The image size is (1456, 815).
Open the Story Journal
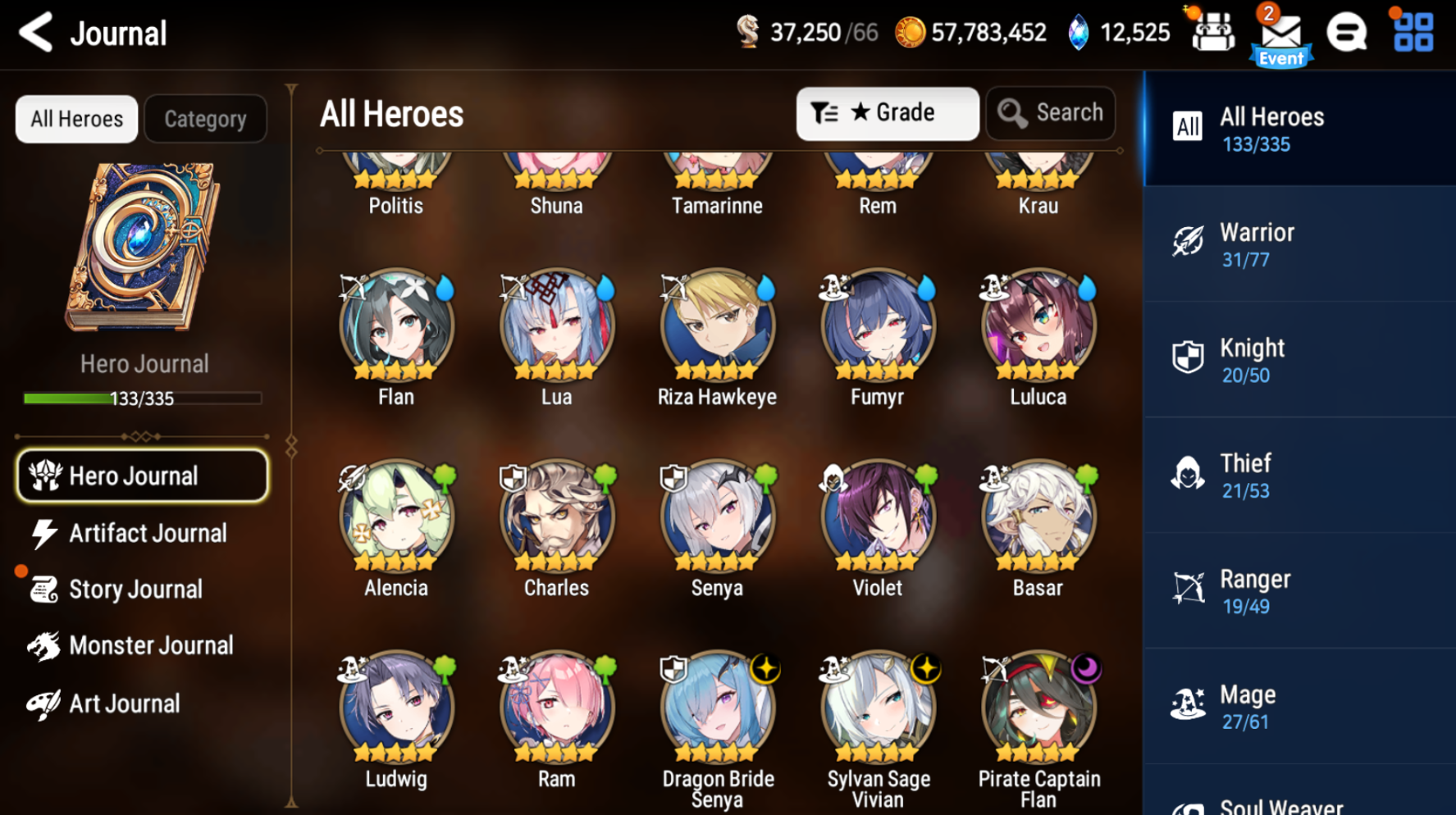[x=135, y=589]
